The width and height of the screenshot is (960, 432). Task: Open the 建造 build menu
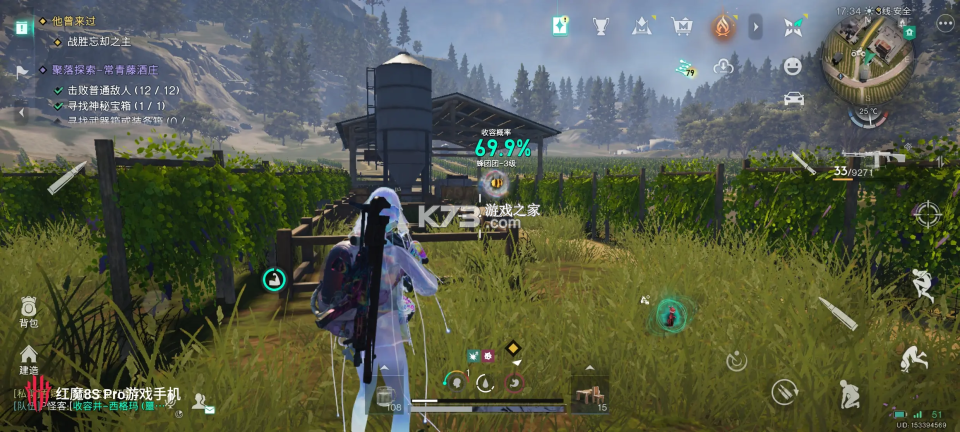click(x=28, y=358)
